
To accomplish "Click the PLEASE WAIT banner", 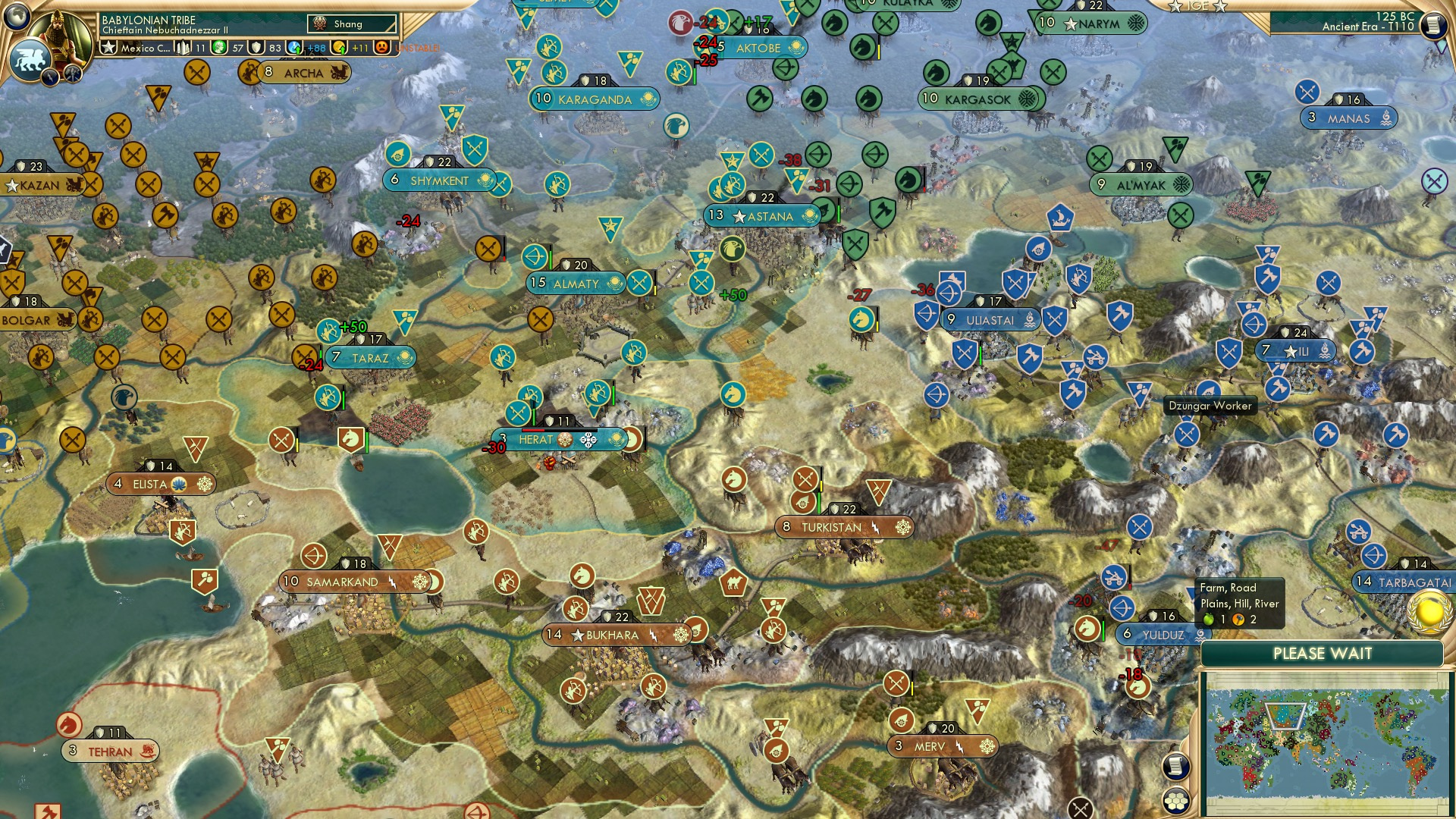I will [1323, 654].
